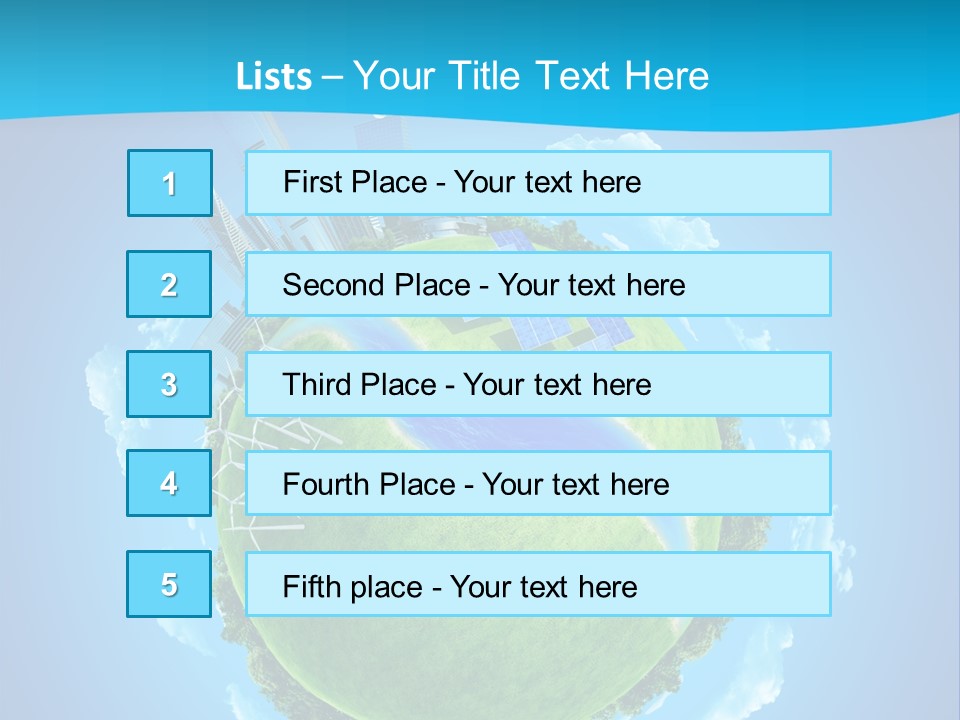Choose the Second Place text row
Image resolution: width=960 pixels, height=720 pixels.
point(538,284)
